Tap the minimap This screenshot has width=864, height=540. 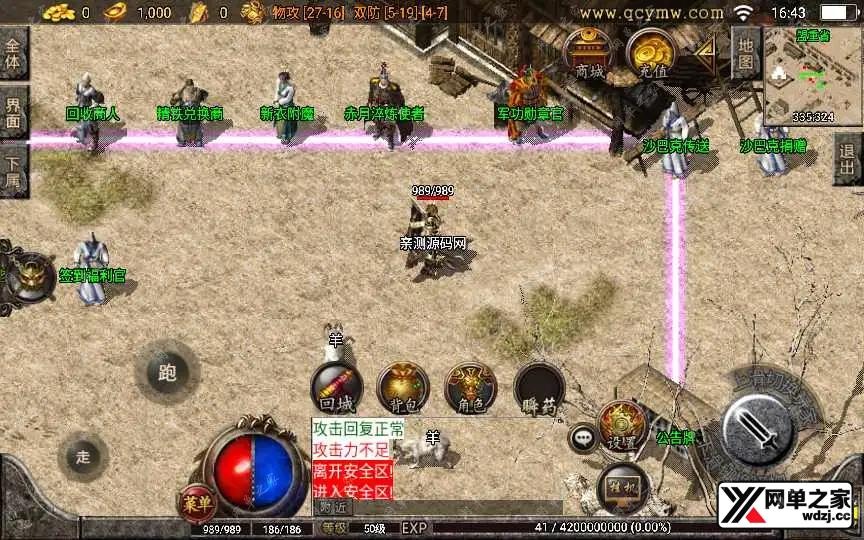(811, 75)
